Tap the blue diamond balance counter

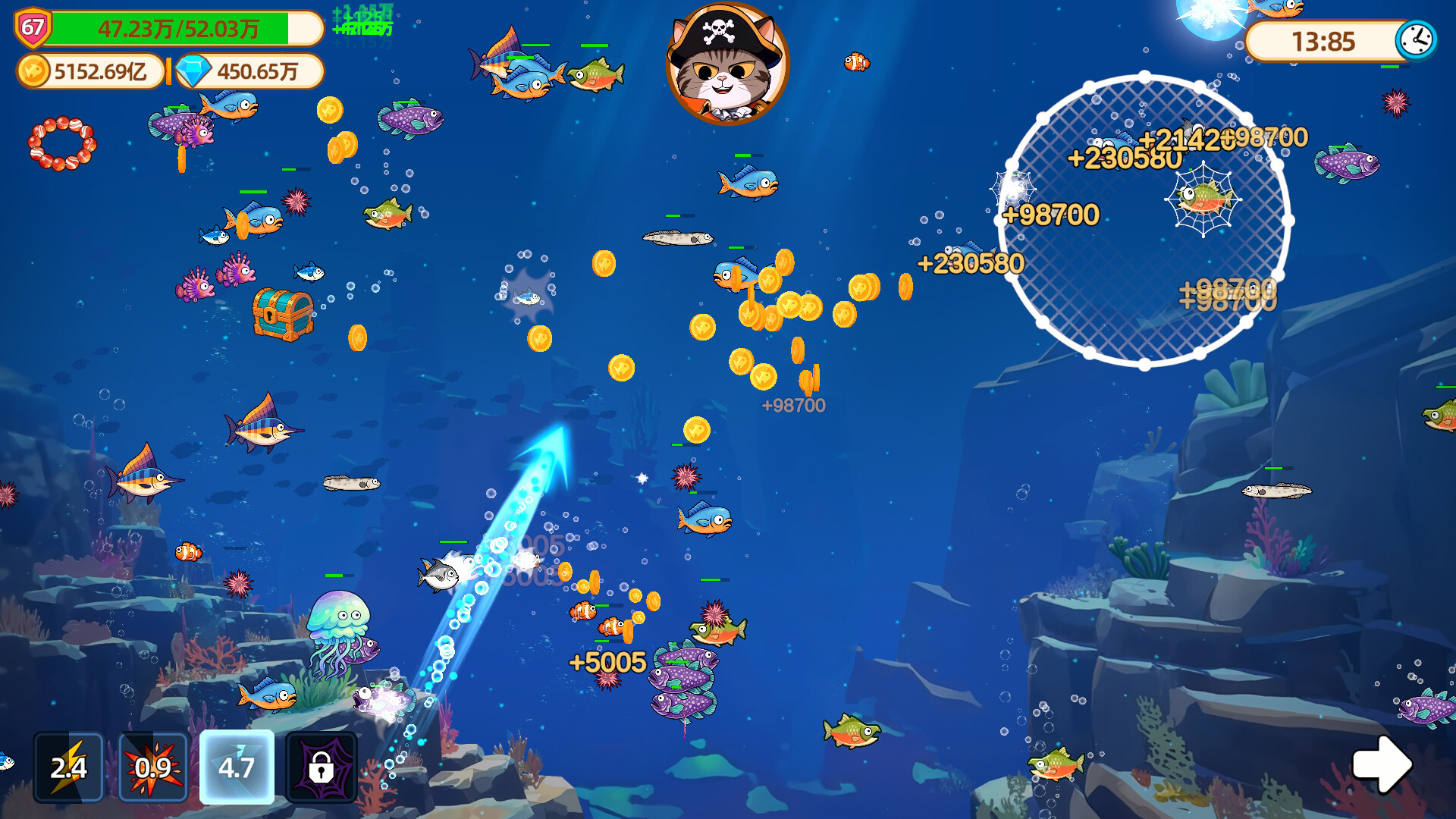(250, 71)
